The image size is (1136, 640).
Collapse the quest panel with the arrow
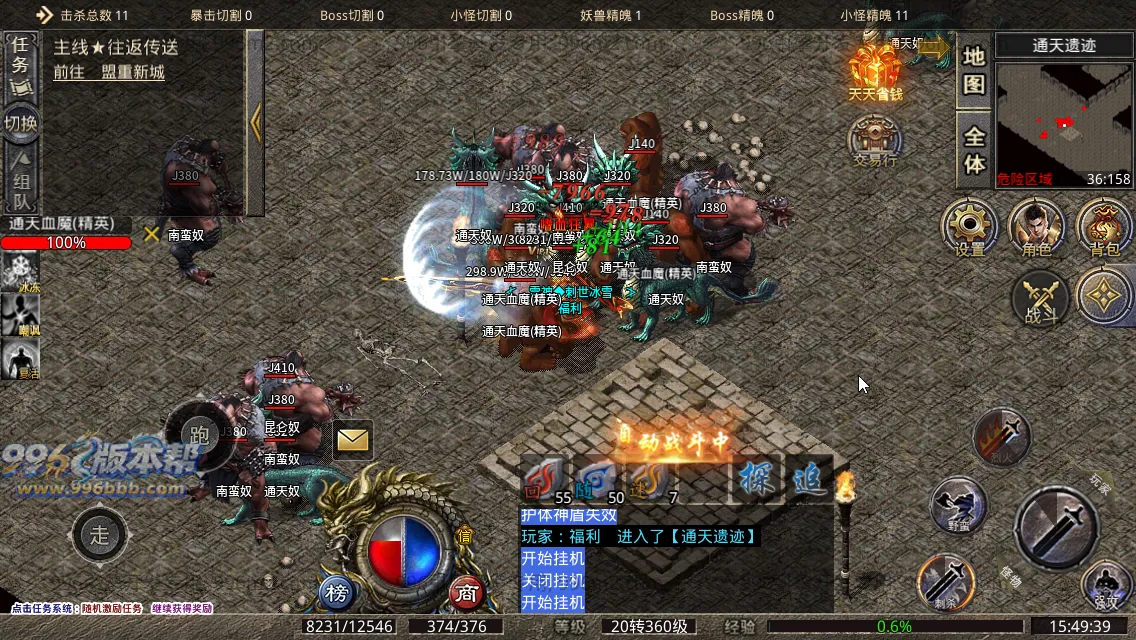255,123
